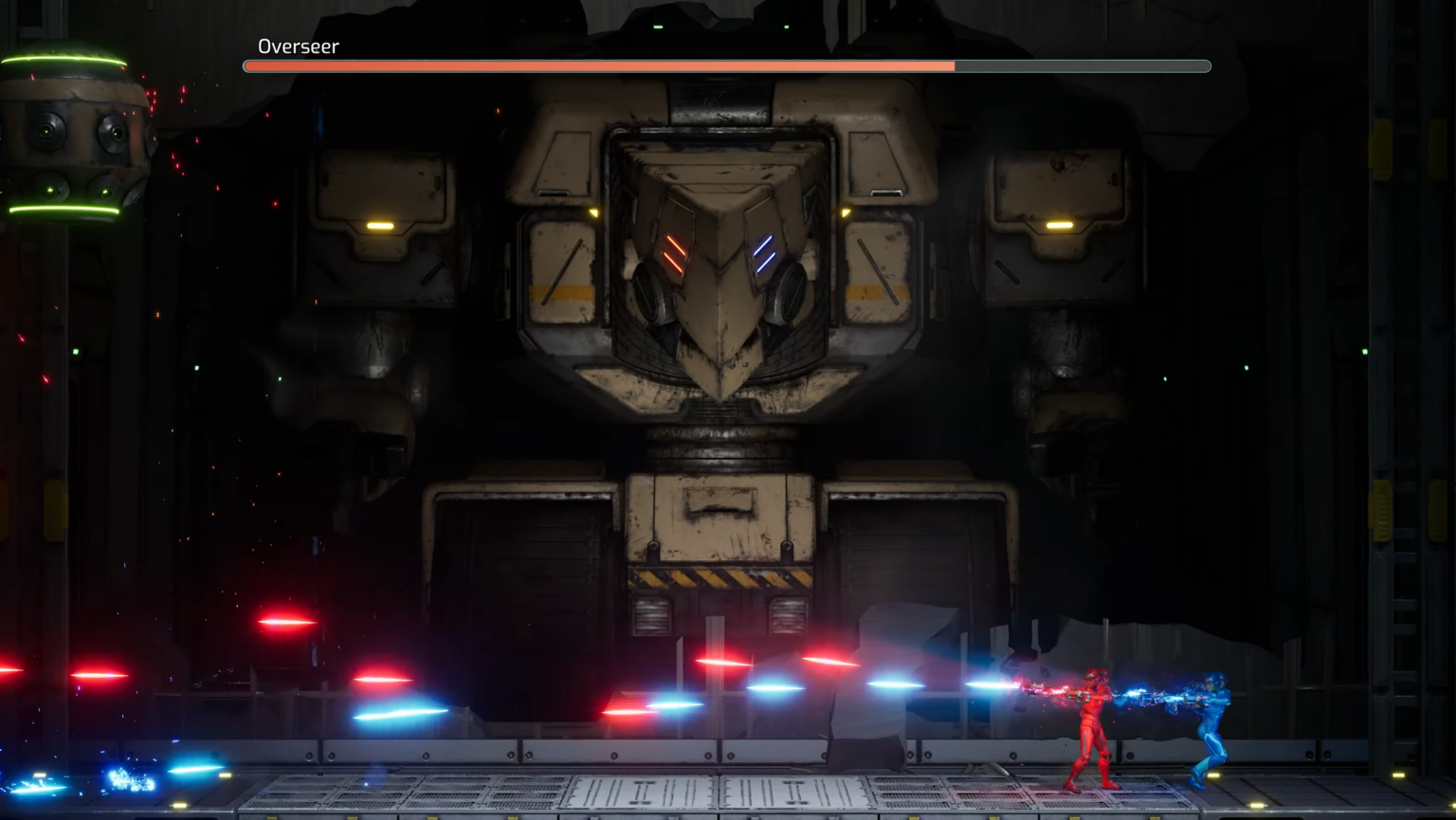
Task: Click the yellow light strip on right armor
Action: (1062, 226)
